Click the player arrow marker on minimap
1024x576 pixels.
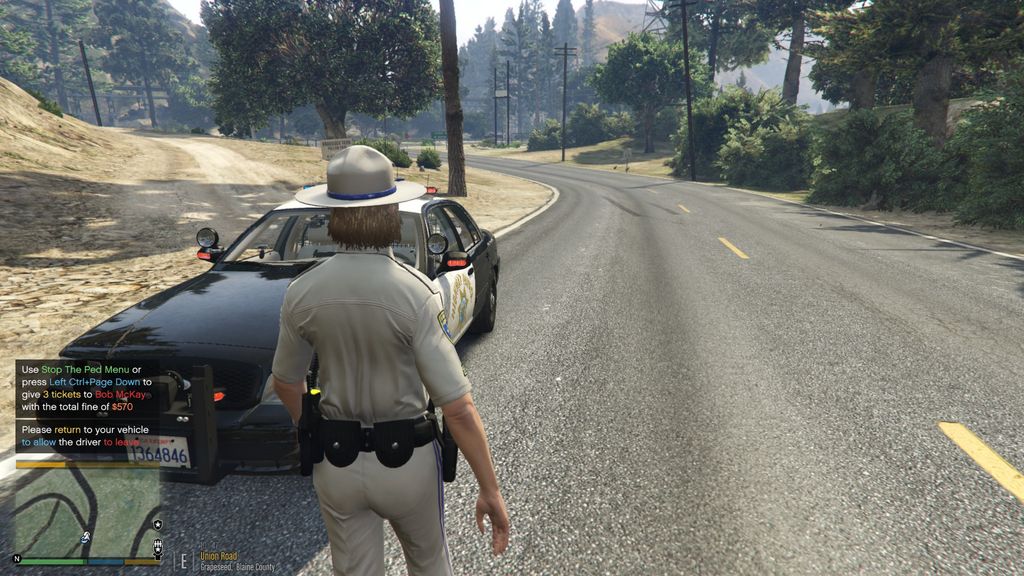click(x=86, y=538)
